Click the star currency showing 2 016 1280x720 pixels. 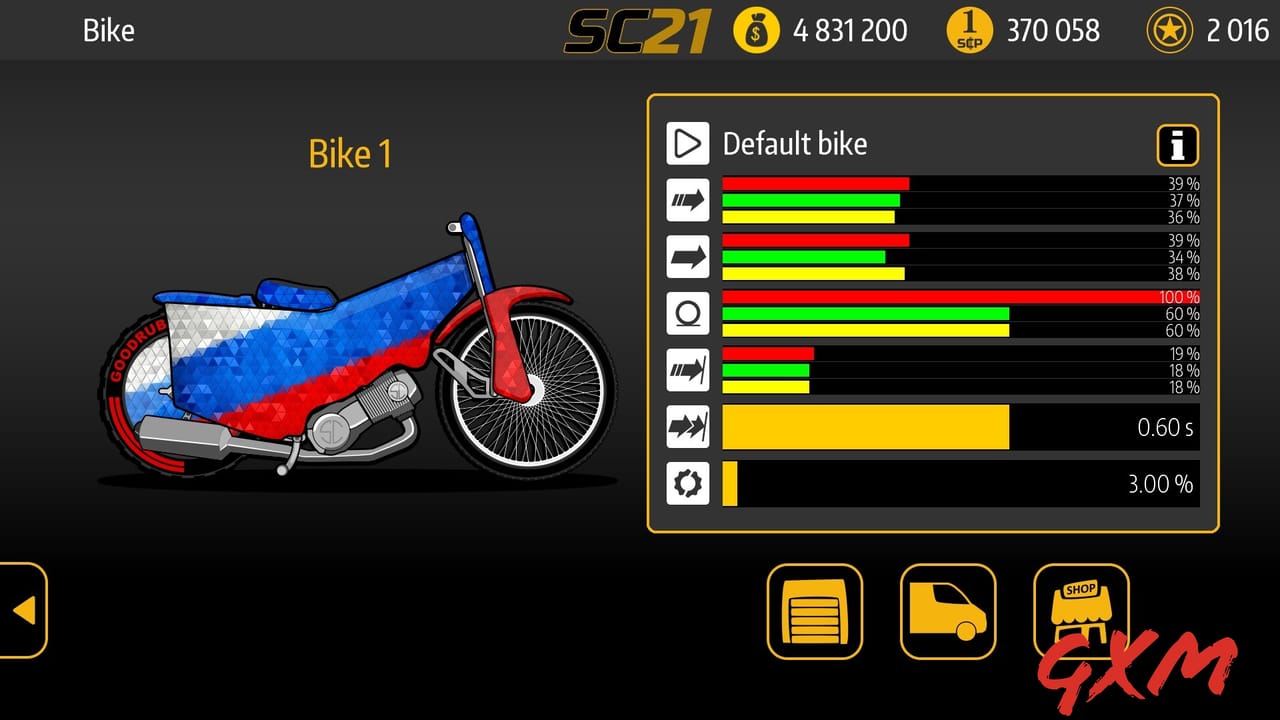[x=1222, y=30]
